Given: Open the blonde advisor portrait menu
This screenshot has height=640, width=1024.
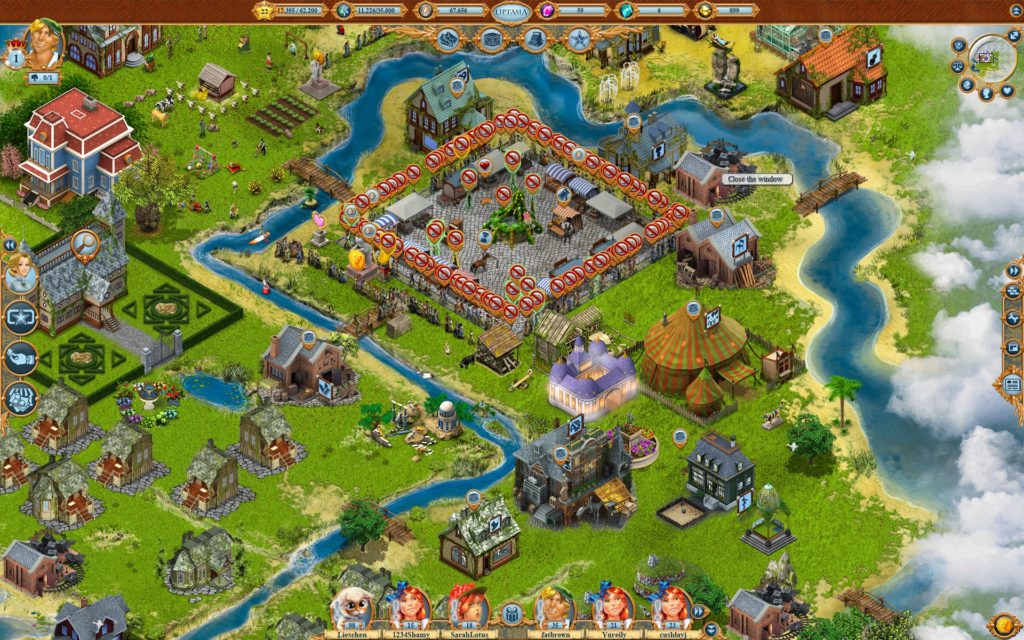Looking at the screenshot, I should 21,273.
